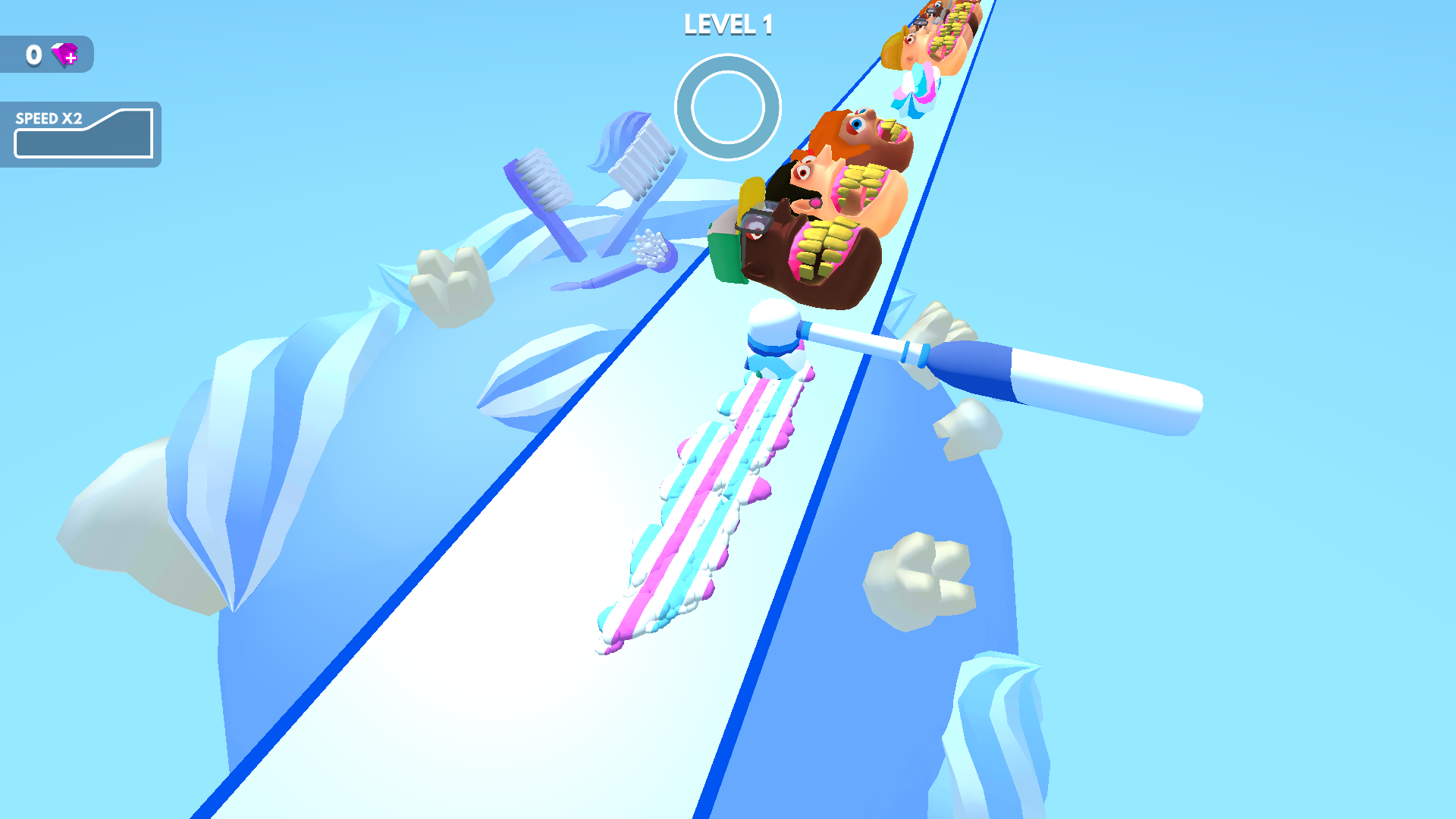Tap the circular ring control under Level 1
Image resolution: width=1456 pixels, height=819 pixels.
727,107
